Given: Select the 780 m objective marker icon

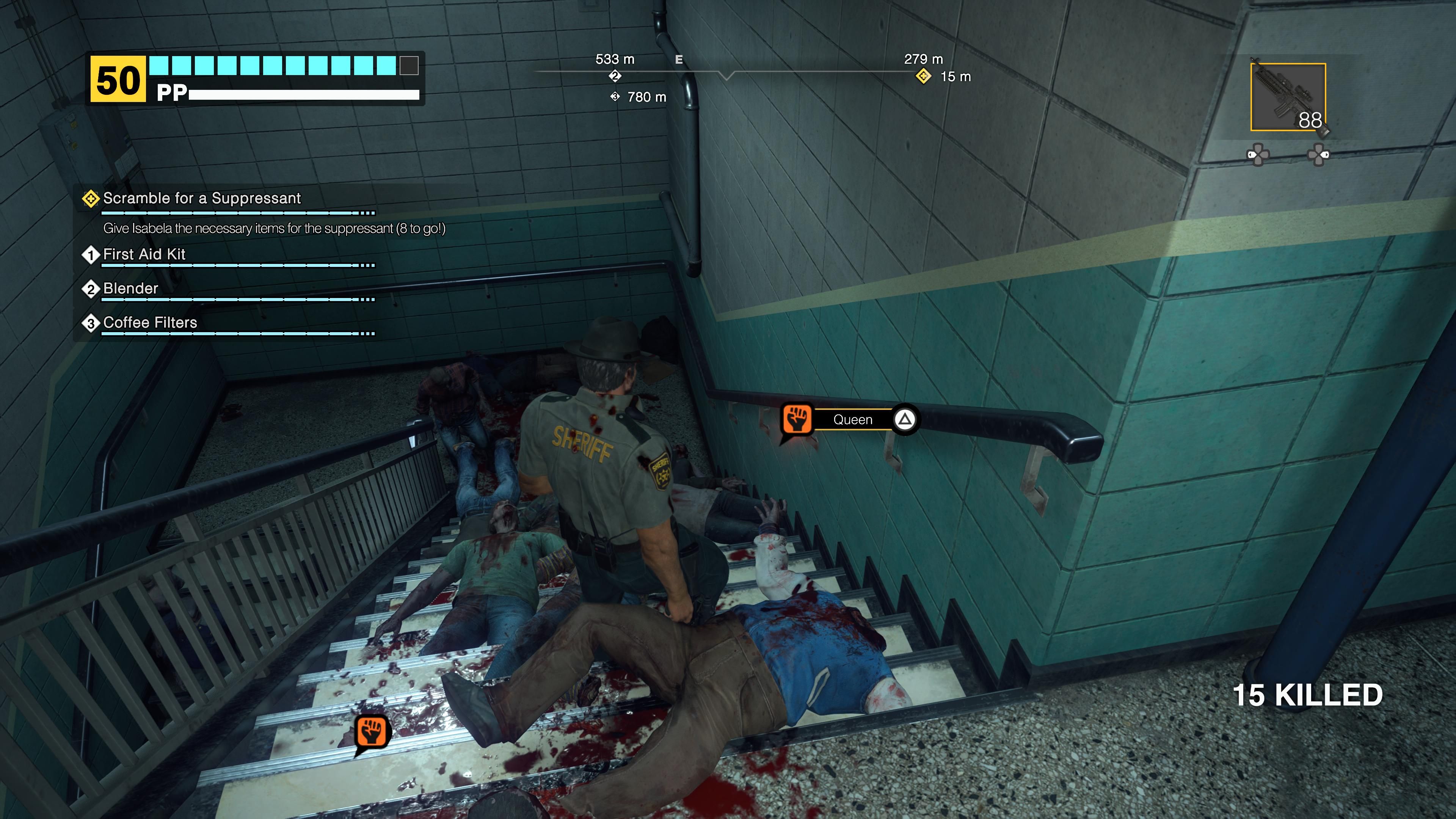Looking at the screenshot, I should tap(615, 97).
